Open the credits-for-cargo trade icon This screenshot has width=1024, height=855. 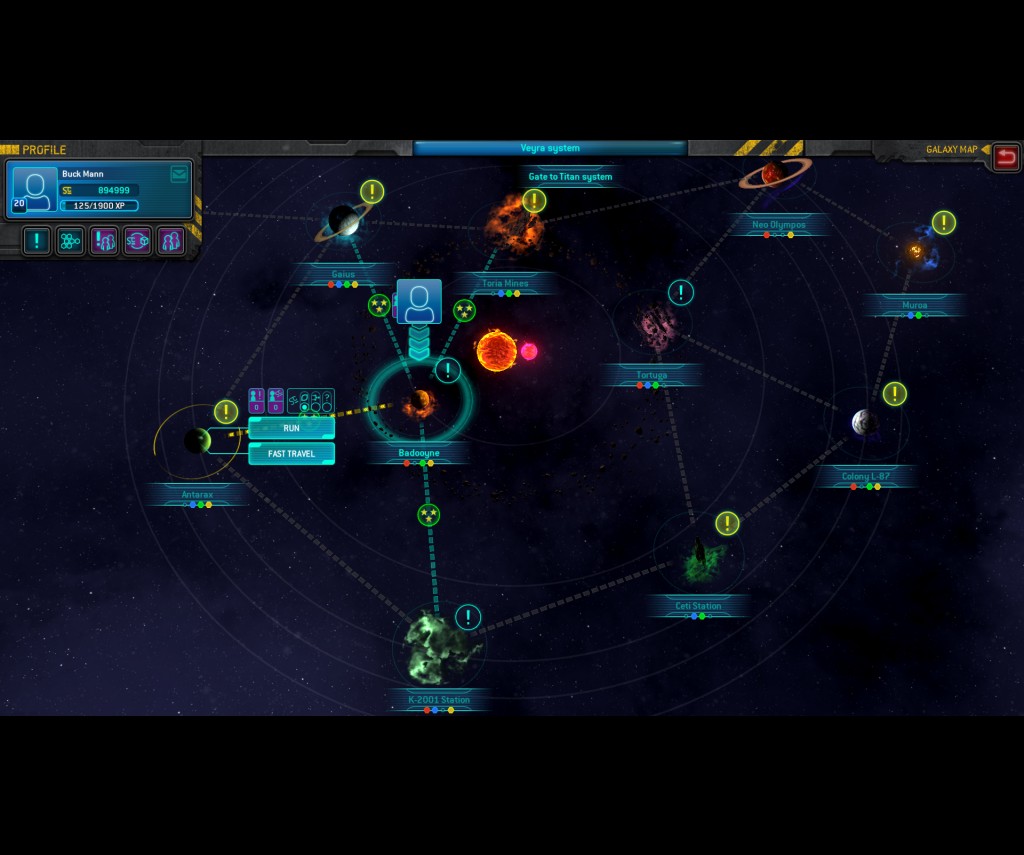138,241
